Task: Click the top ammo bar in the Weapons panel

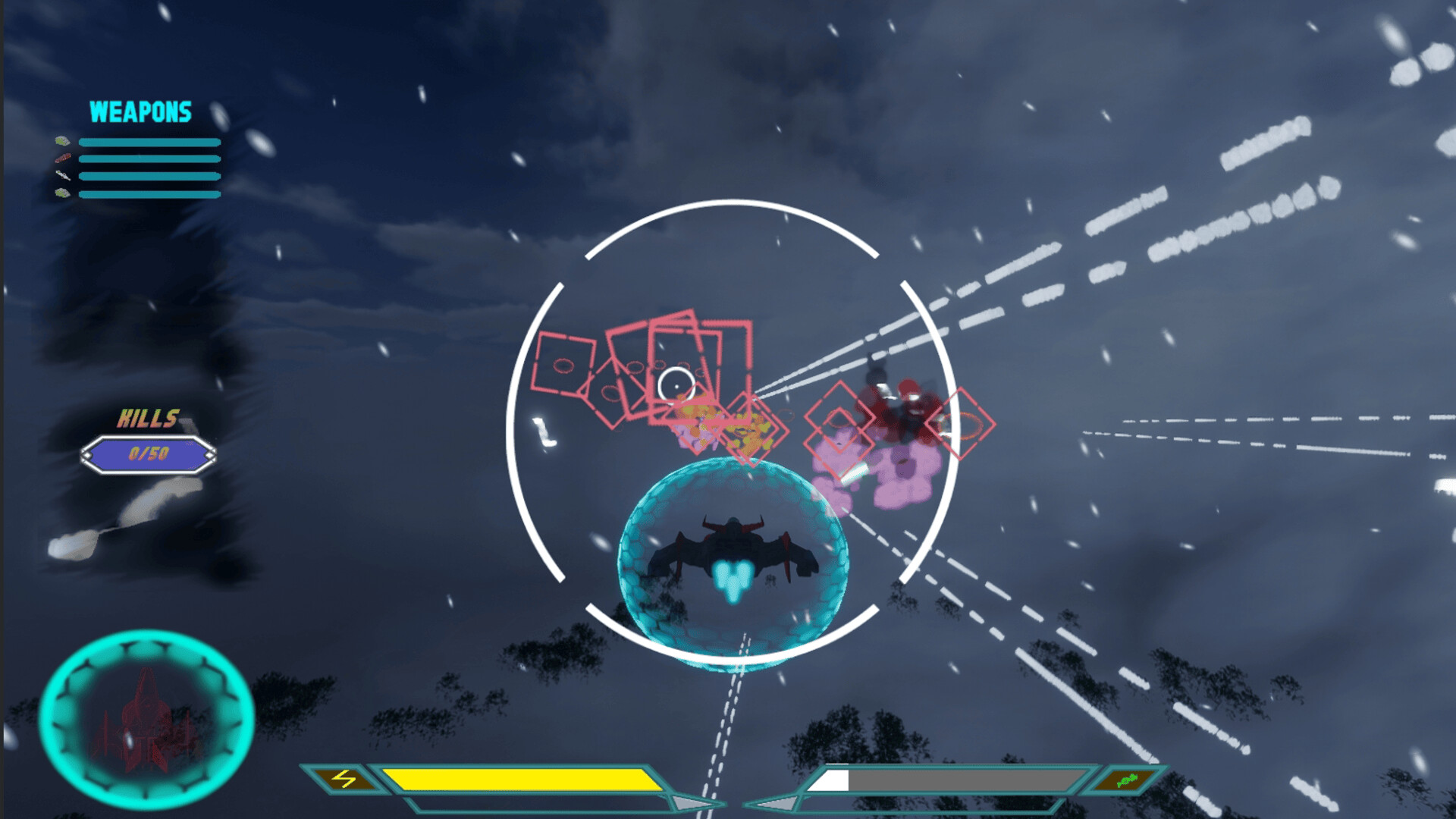Action: 149,142
